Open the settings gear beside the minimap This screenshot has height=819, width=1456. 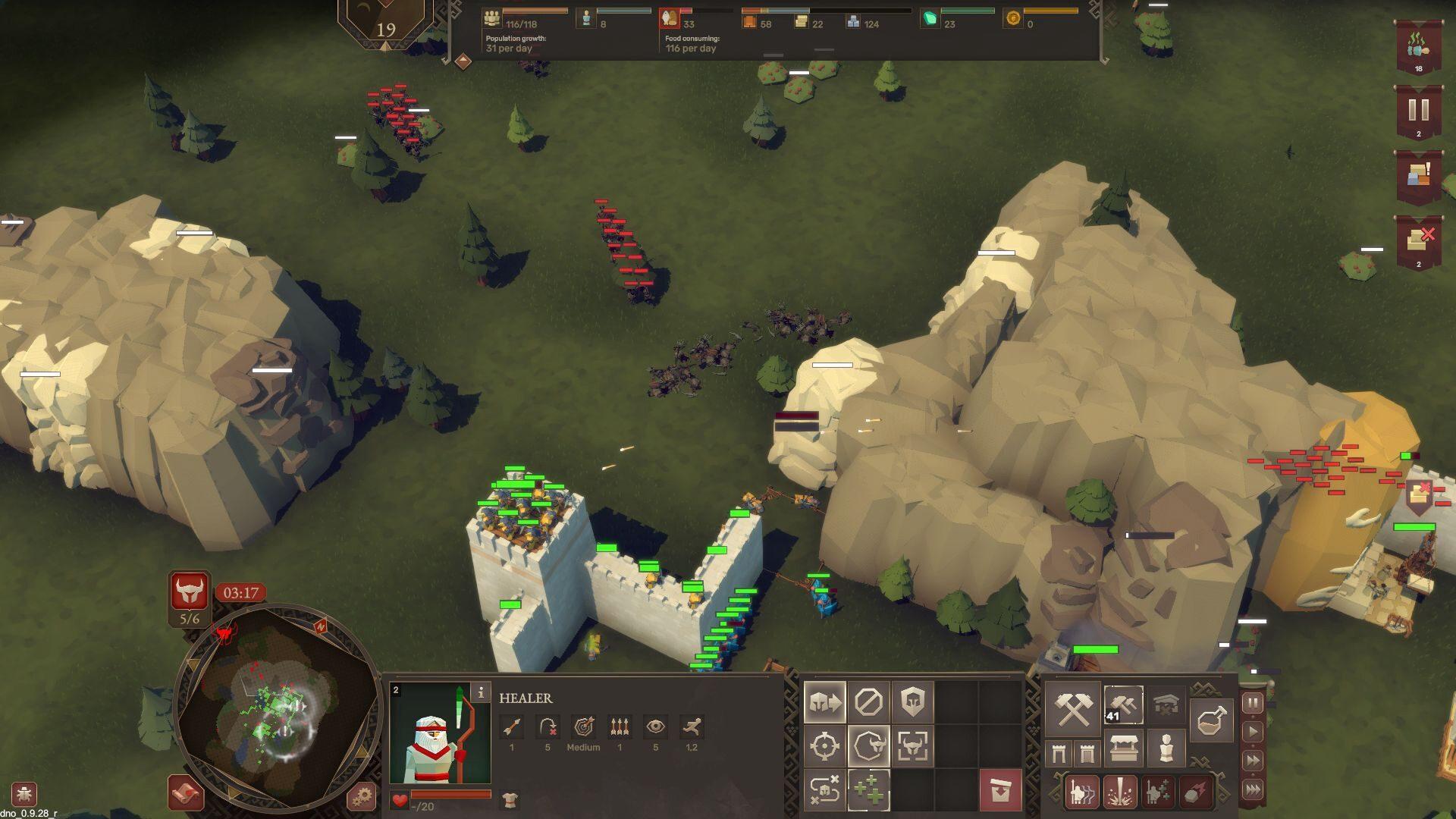(x=362, y=796)
